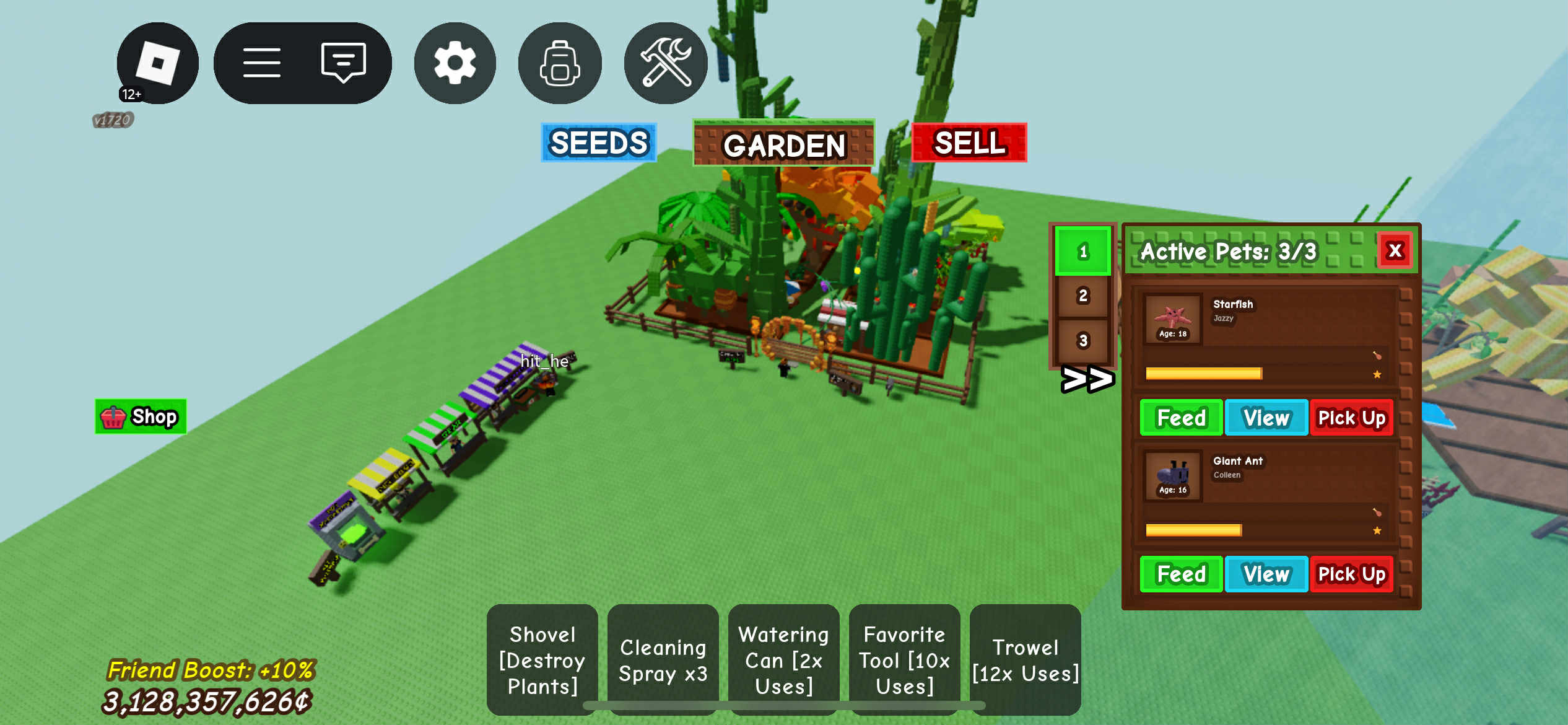The image size is (1568, 725).
Task: Open the hamburger list menu
Action: pyautogui.click(x=261, y=63)
